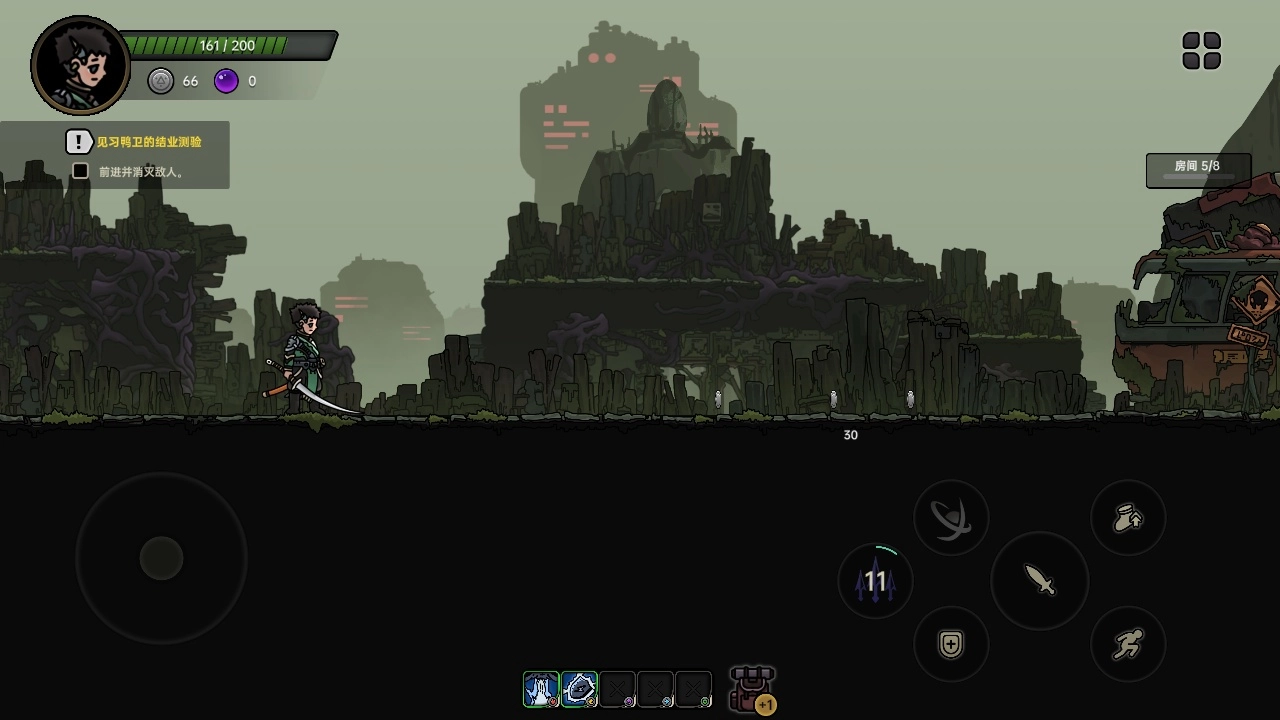Attack with the sword button
The height and width of the screenshot is (720, 1280).
[x=1040, y=580]
